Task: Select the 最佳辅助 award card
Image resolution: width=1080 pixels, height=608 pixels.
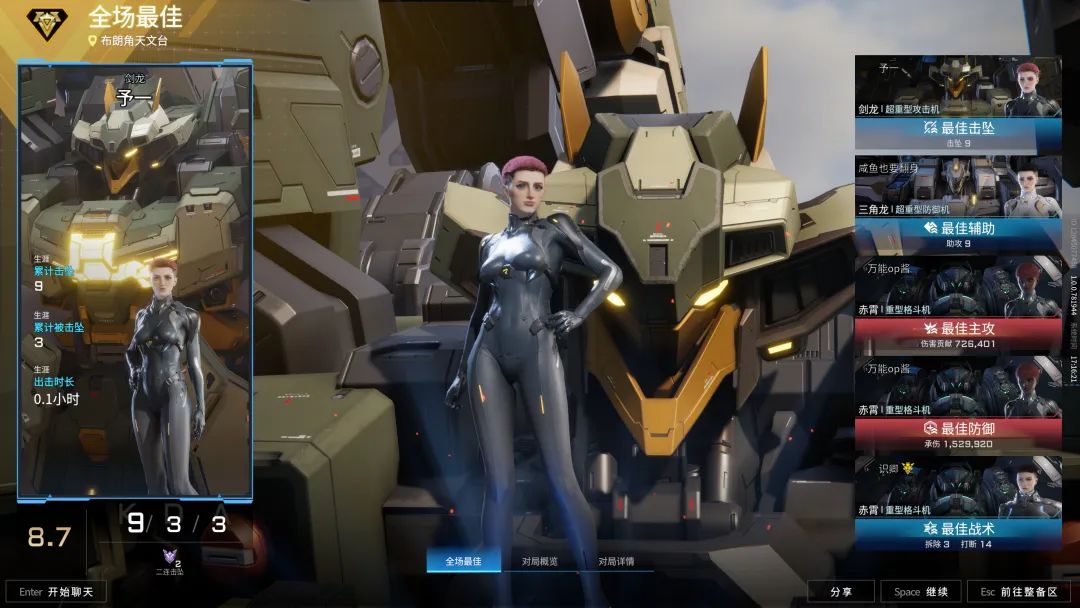Action: [957, 203]
